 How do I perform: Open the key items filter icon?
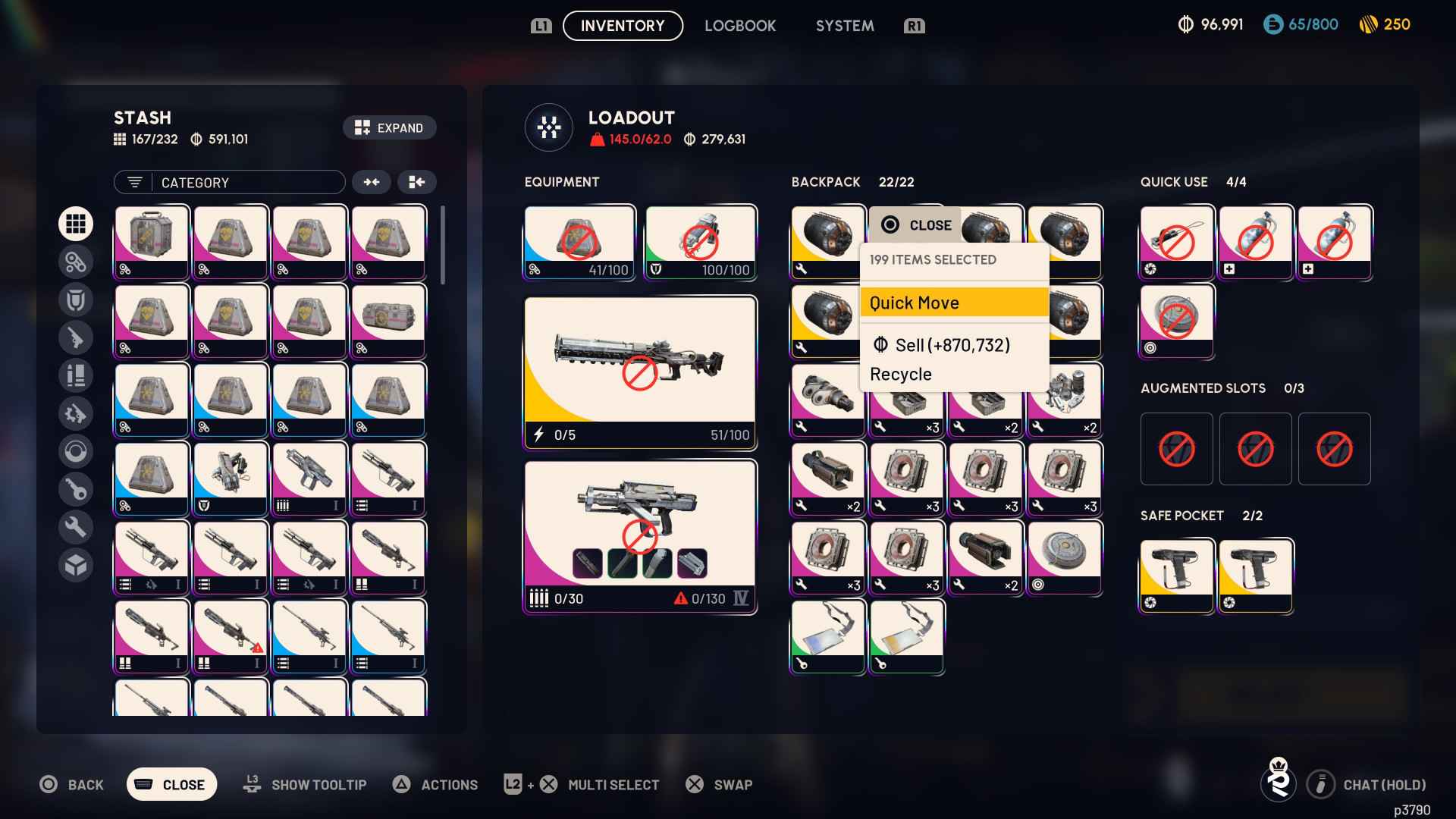coord(76,489)
